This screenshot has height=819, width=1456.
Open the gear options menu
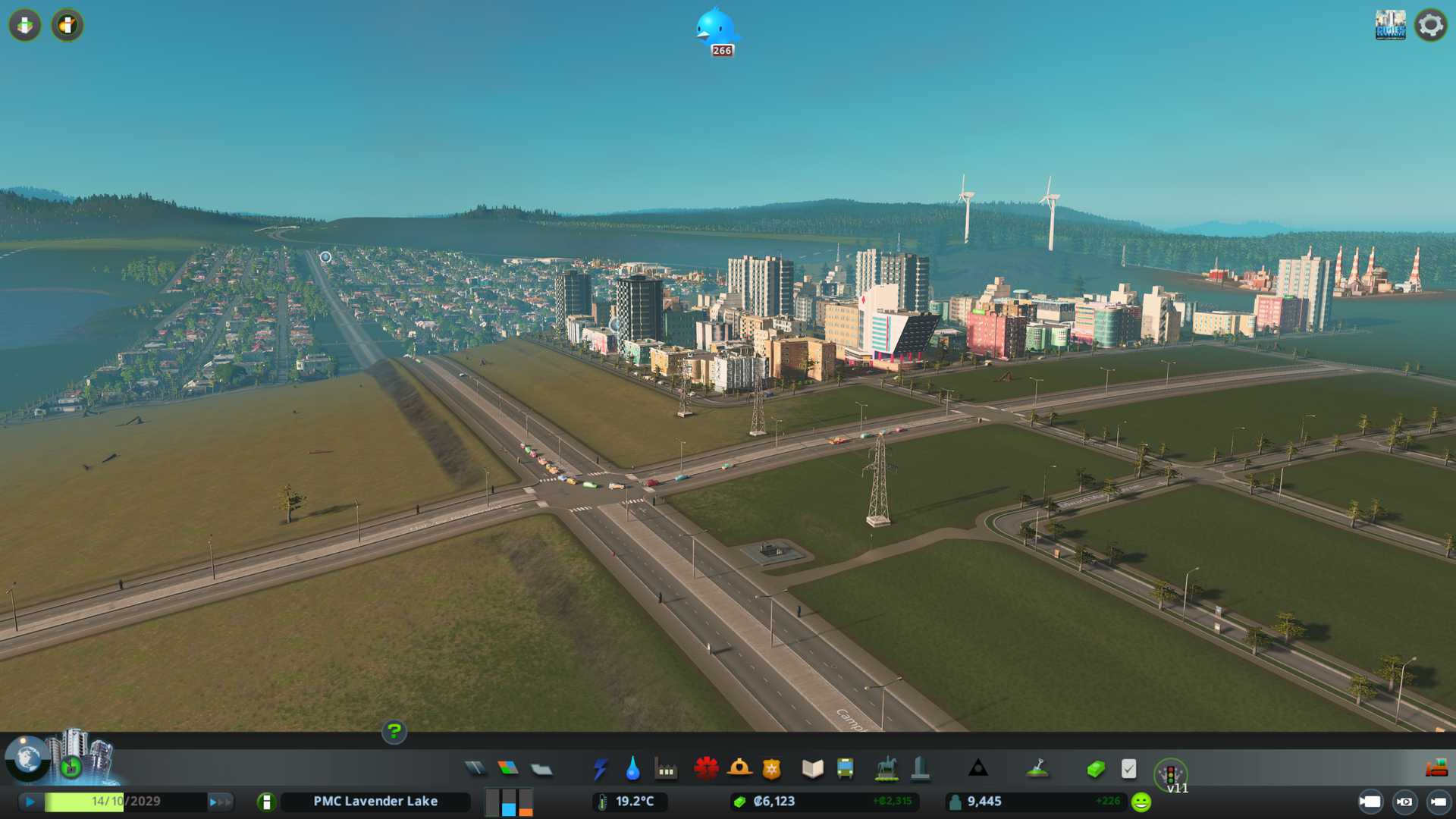1430,25
